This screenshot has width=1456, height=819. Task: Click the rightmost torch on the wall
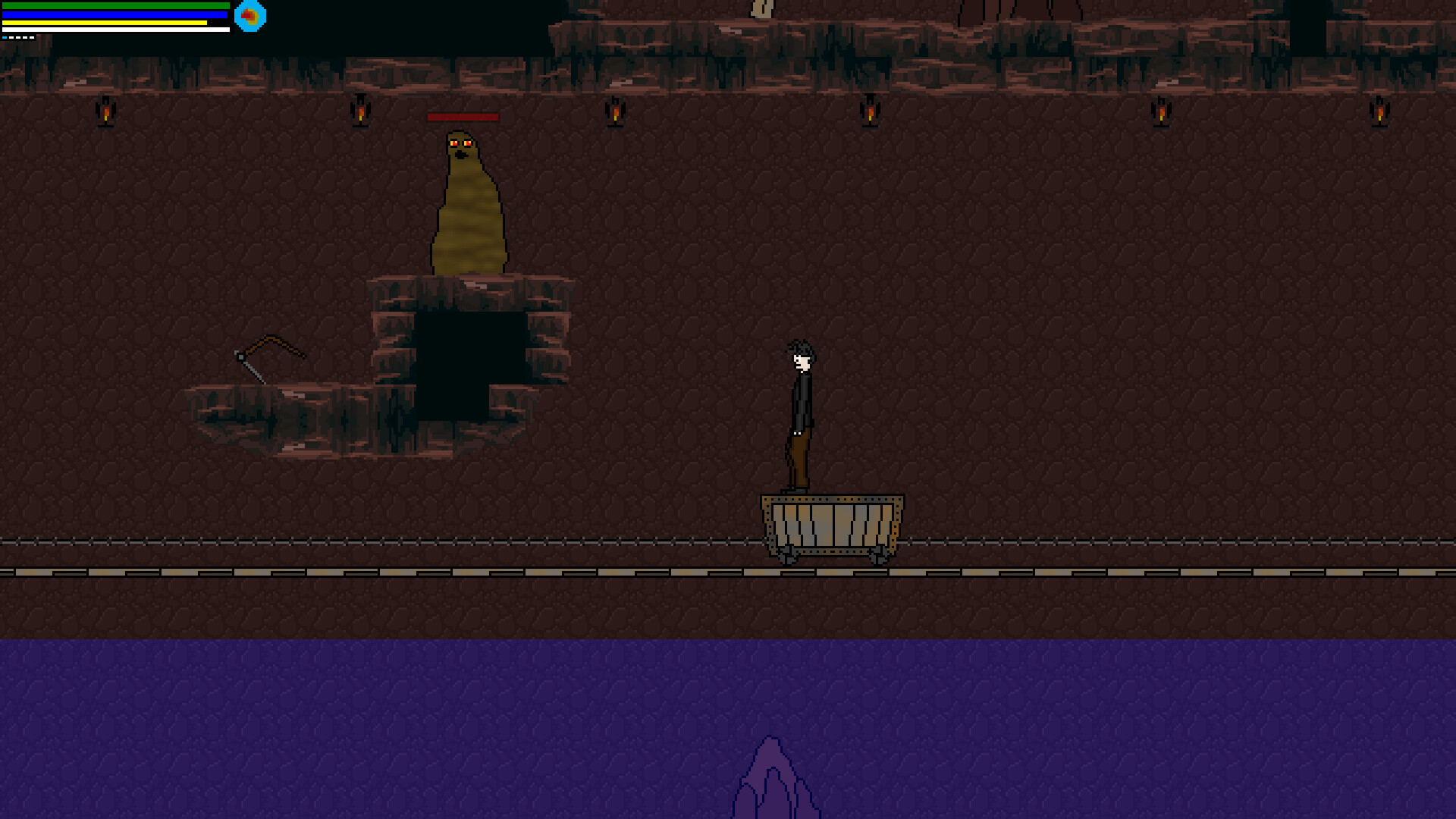tap(1378, 110)
